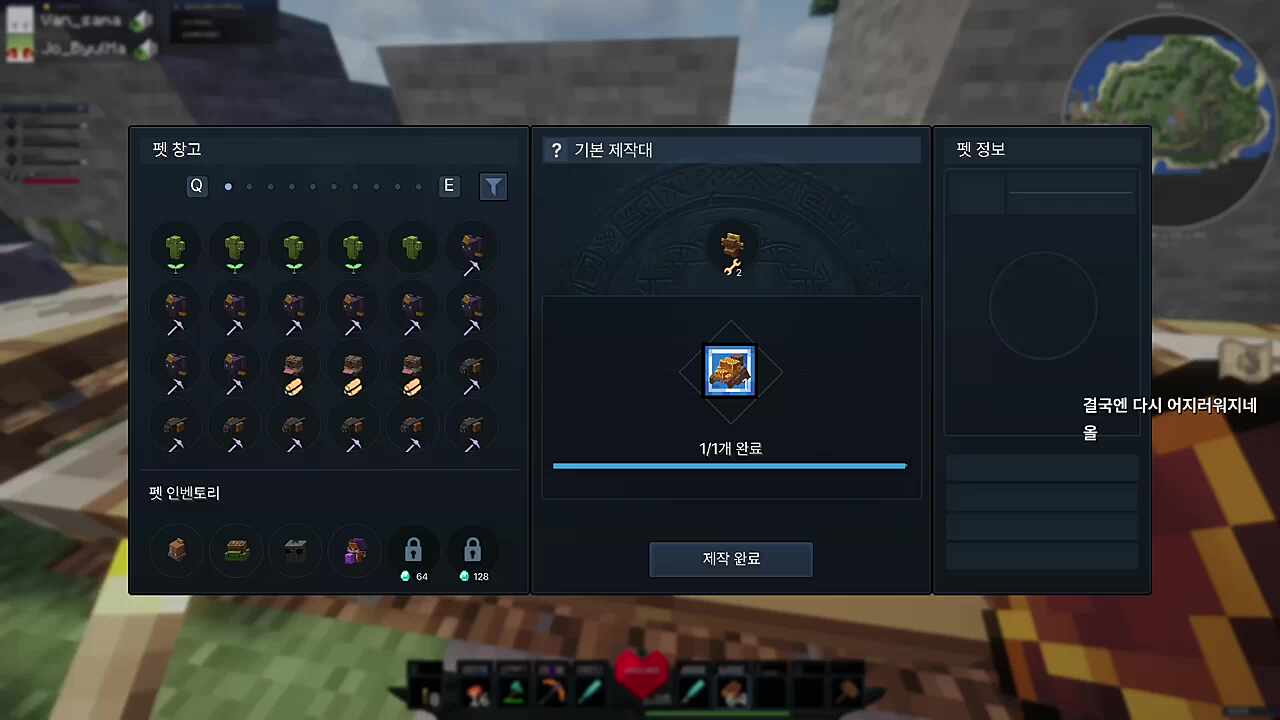Screen dimensions: 1280x720
Task: Click the blue crafting progress bar
Action: (x=729, y=465)
